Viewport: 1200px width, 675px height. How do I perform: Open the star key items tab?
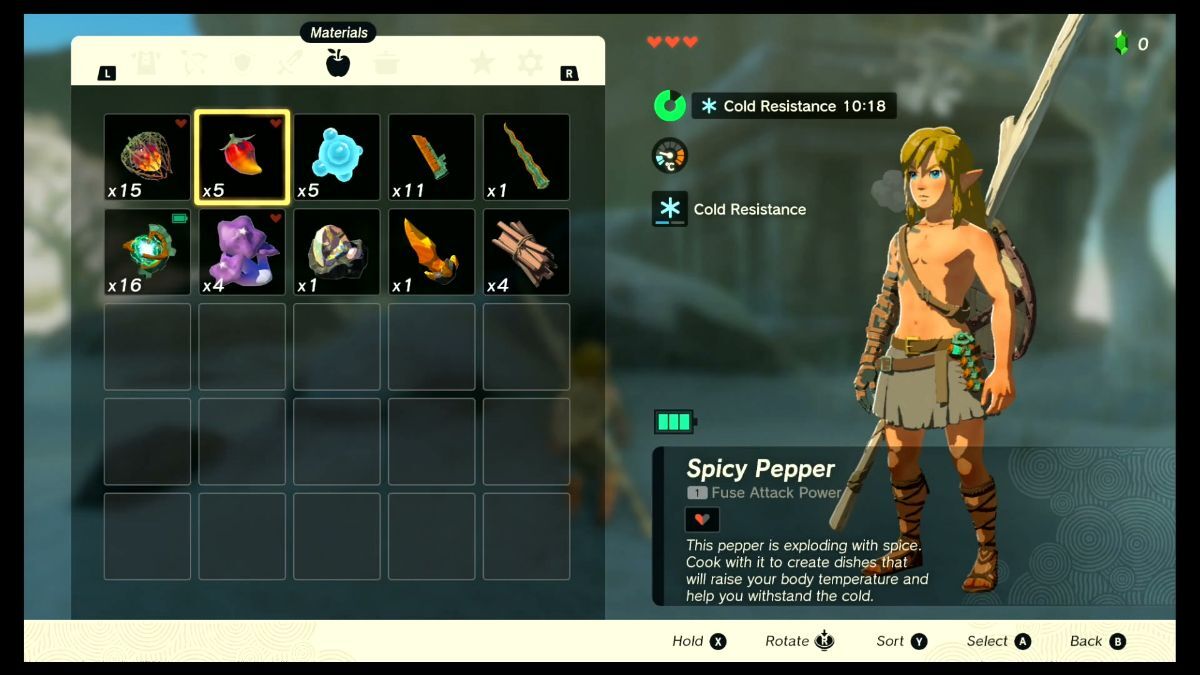coord(482,64)
